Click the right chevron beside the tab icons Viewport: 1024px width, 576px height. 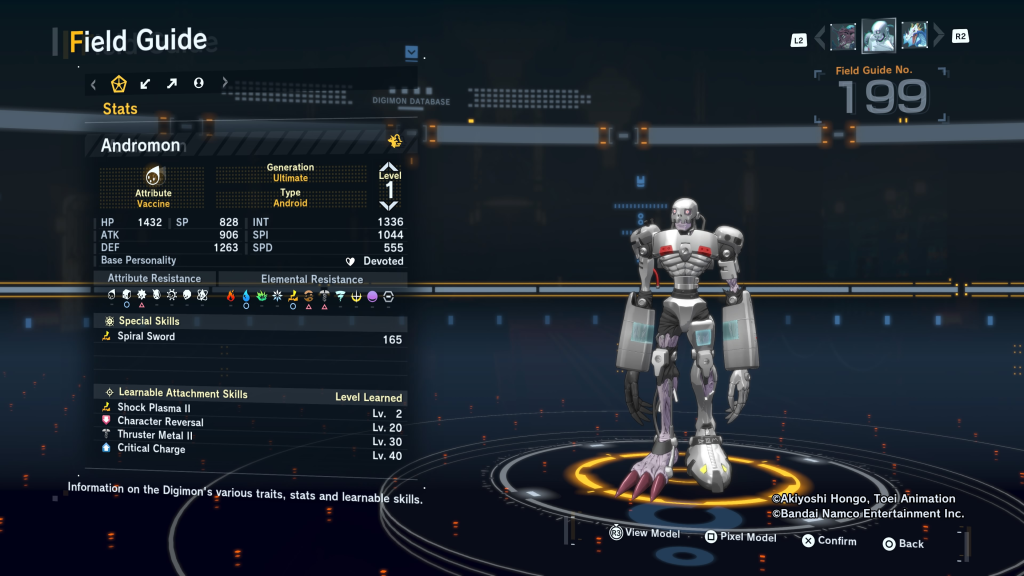tap(225, 83)
